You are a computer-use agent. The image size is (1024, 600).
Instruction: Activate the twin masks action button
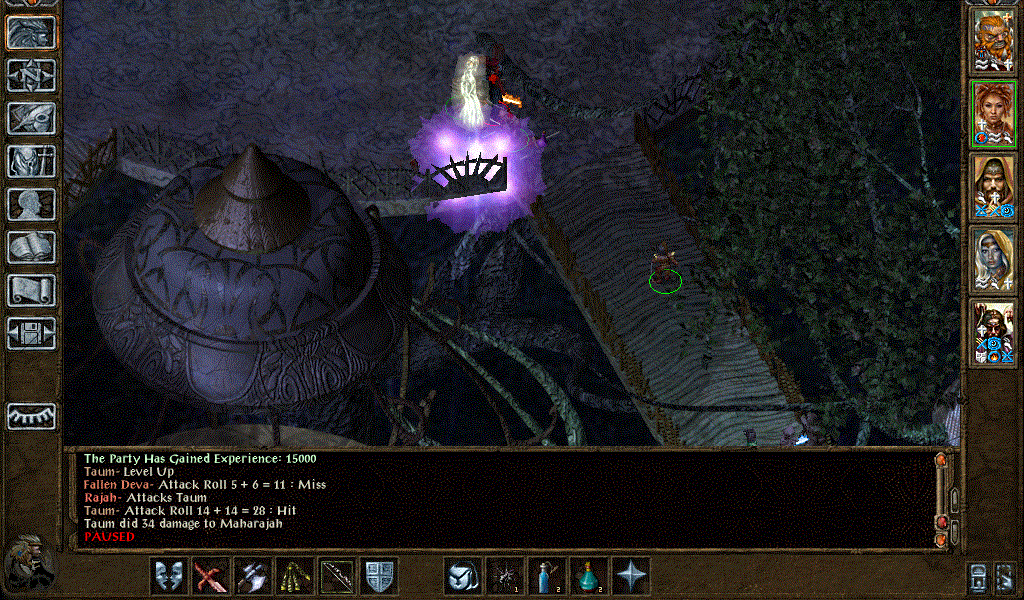tap(169, 577)
